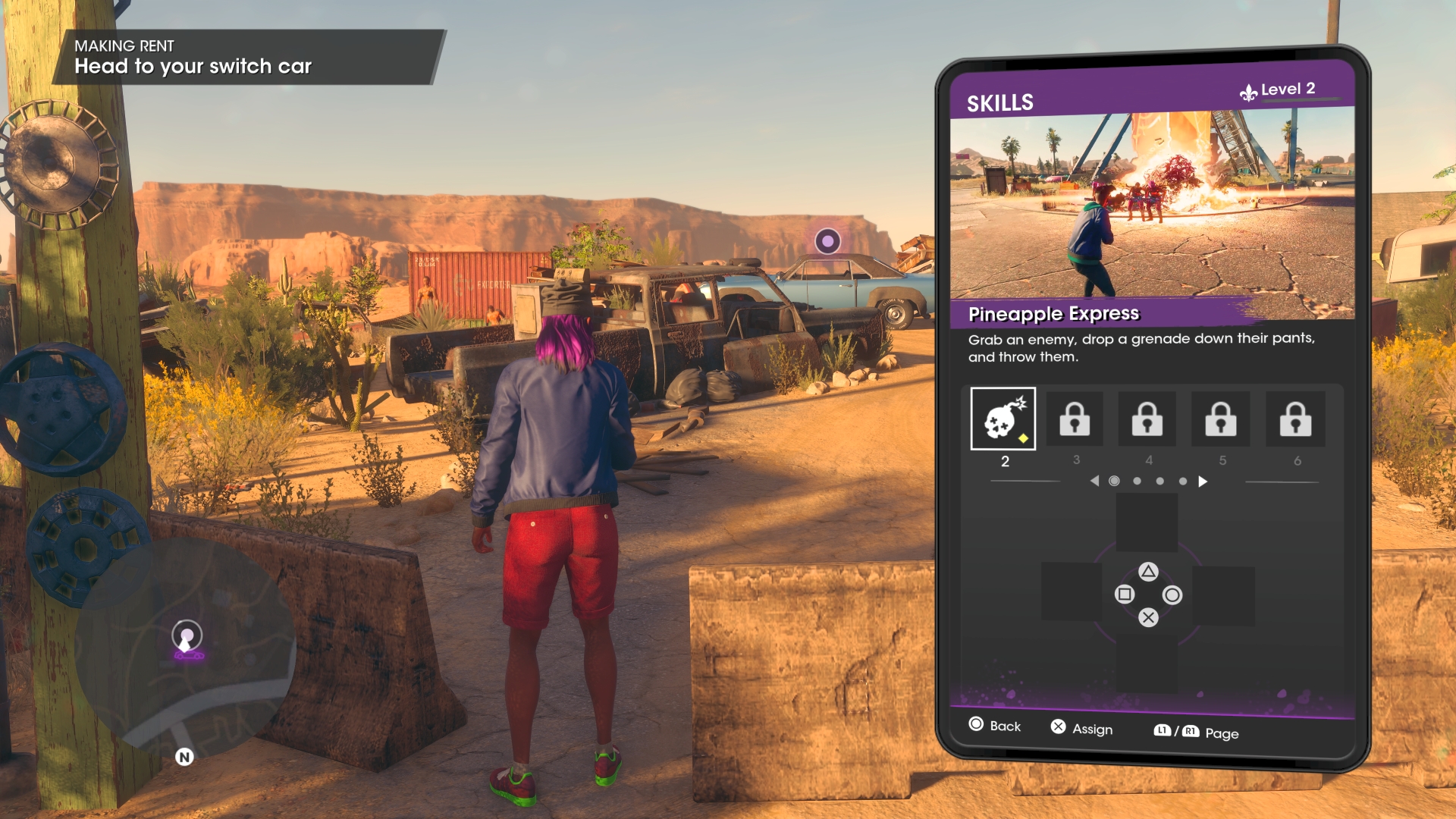Select the locked skill slot numbered 3
The height and width of the screenshot is (819, 1456).
[x=1075, y=419]
